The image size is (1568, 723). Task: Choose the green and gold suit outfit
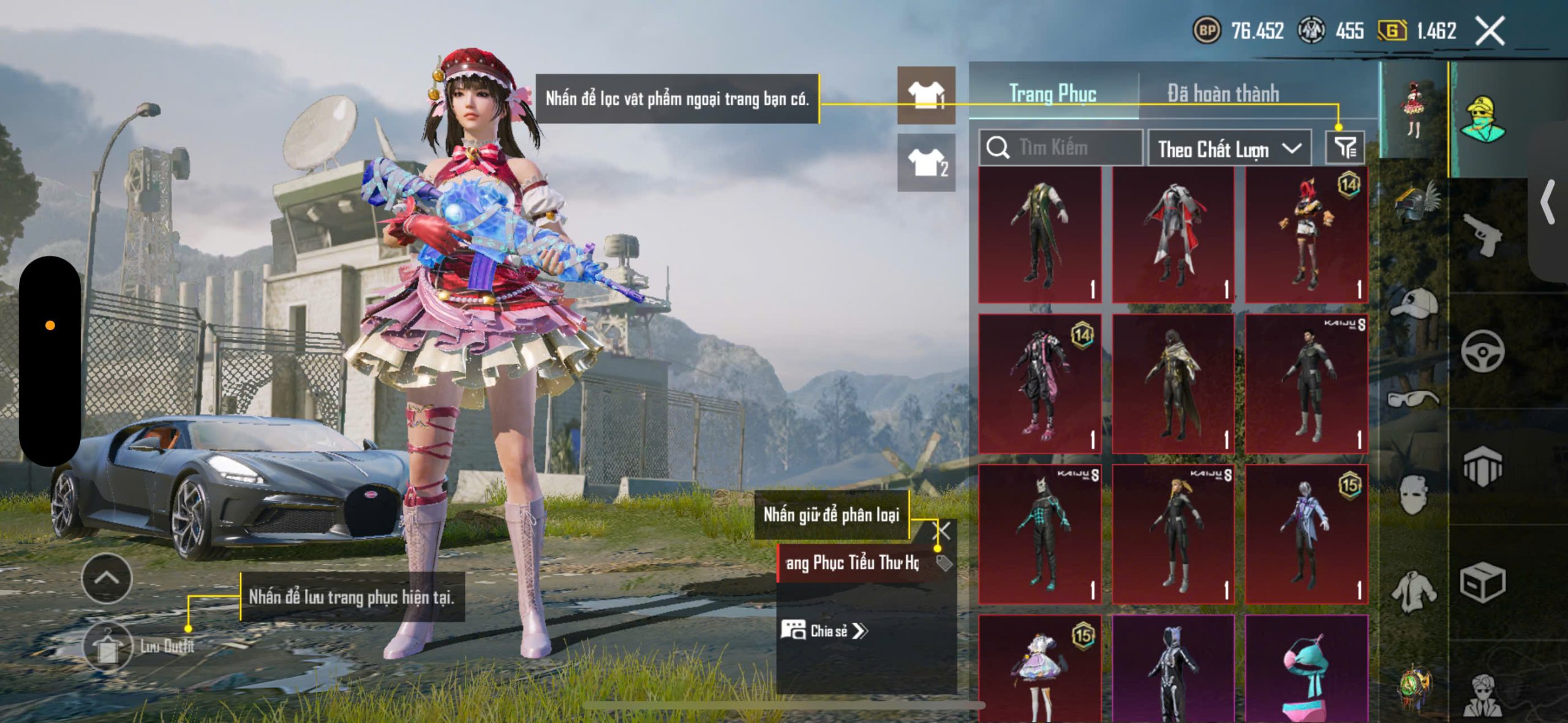(x=1039, y=235)
